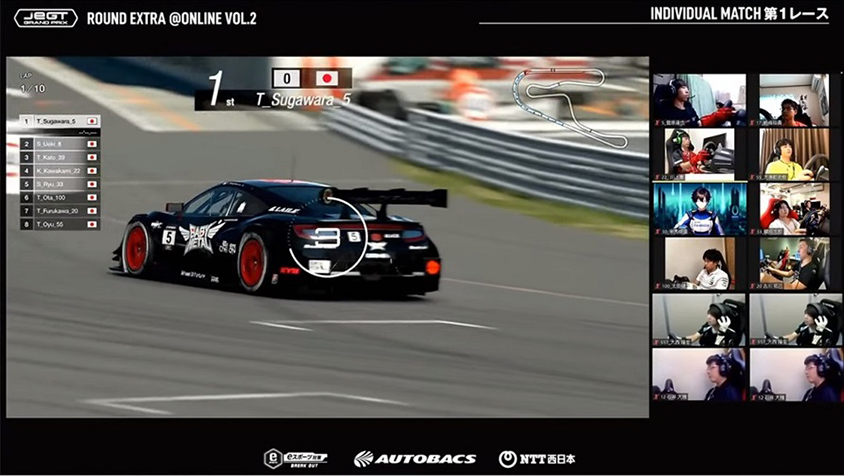Open the track layout minimap

568,107
